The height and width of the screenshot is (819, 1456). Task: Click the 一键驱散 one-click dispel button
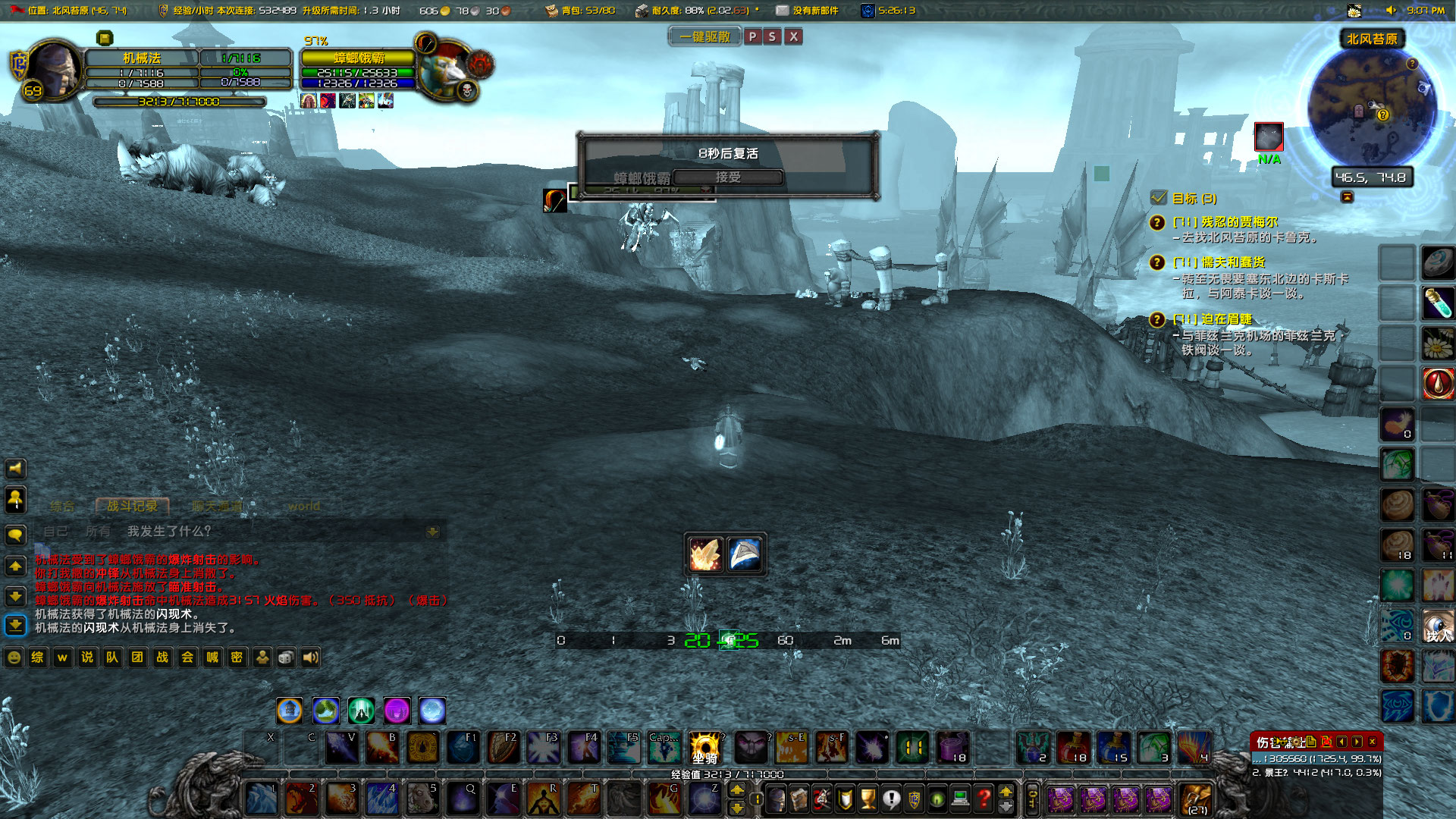tap(704, 36)
